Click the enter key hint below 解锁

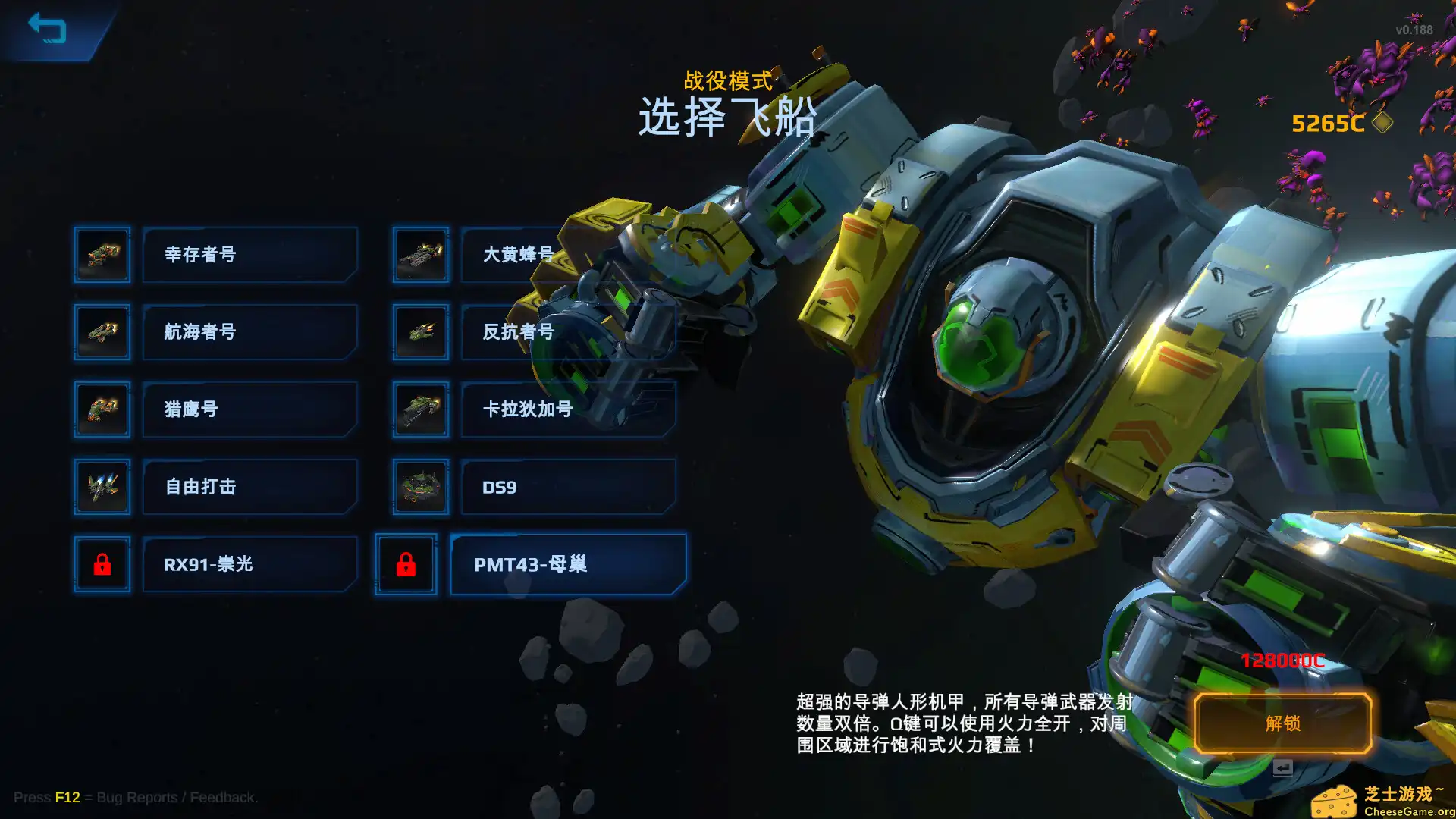coord(1282,767)
